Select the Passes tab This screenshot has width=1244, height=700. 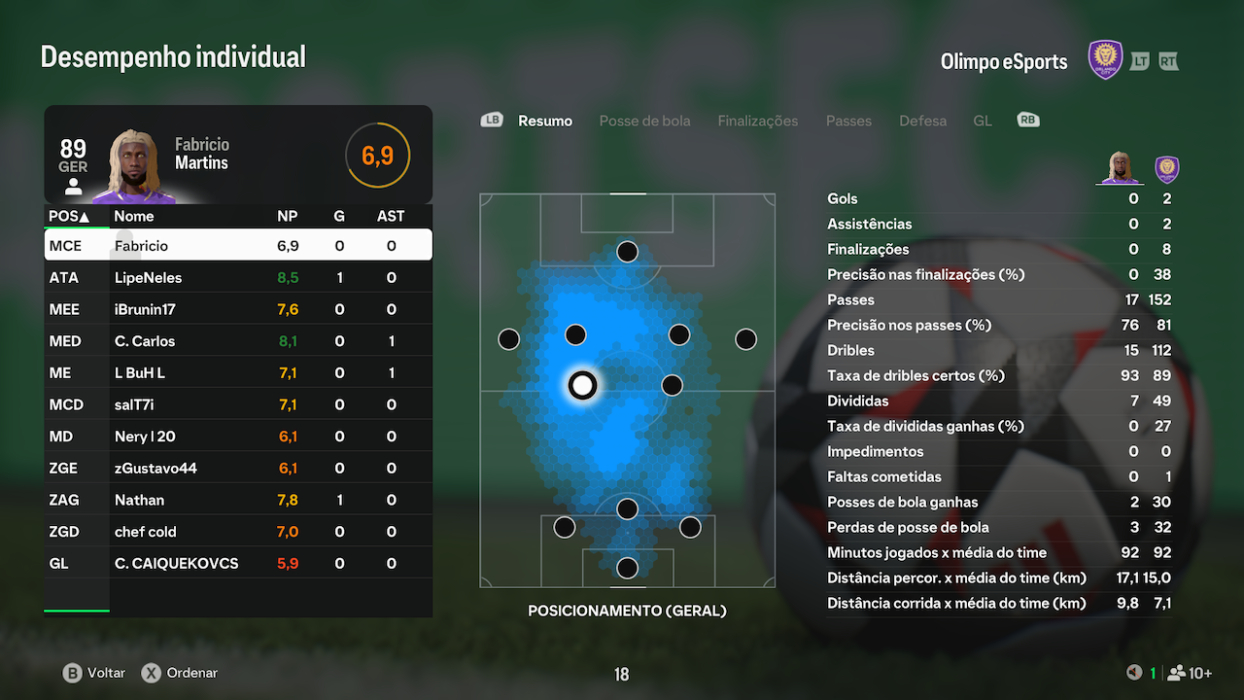(848, 121)
